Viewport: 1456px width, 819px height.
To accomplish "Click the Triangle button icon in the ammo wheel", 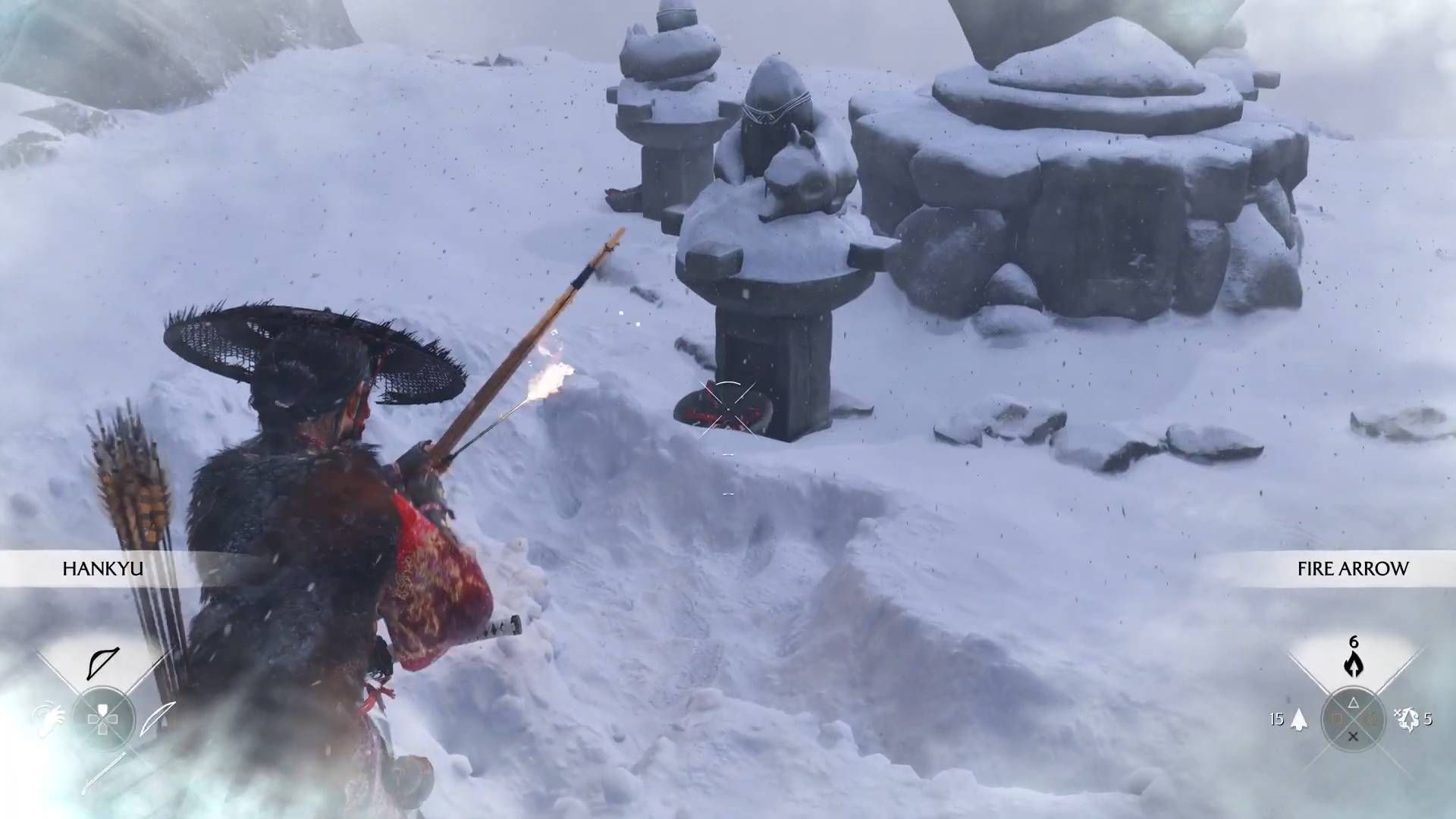I will (x=1354, y=704).
